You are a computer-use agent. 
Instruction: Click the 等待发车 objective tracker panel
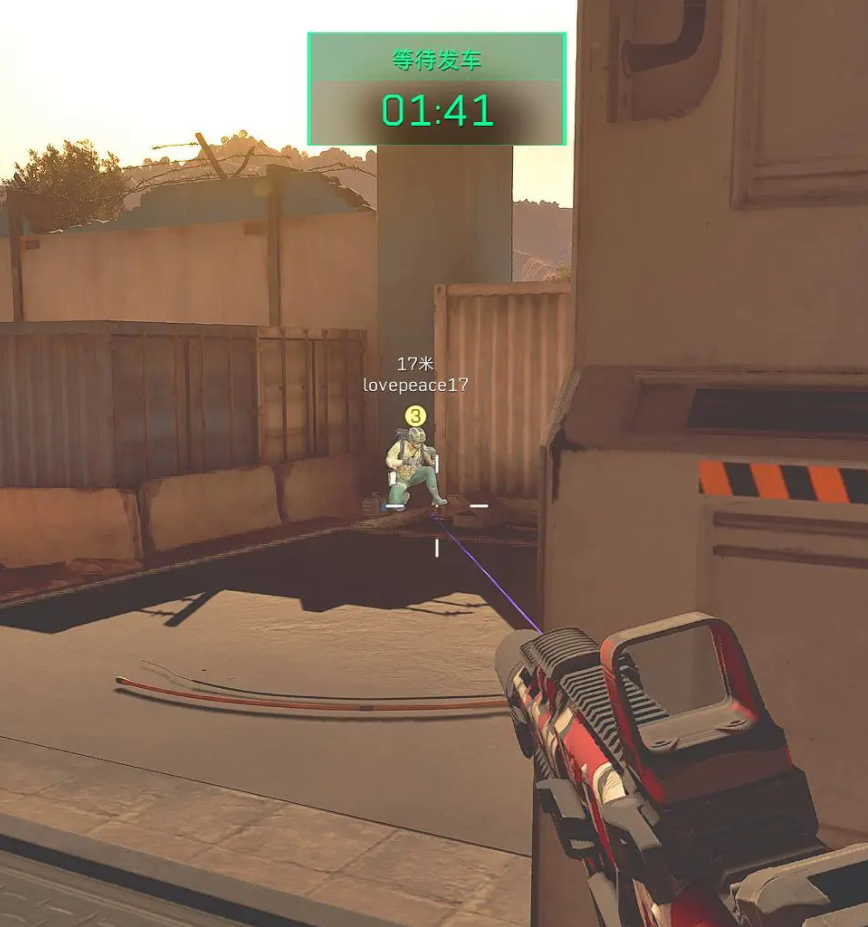(437, 89)
